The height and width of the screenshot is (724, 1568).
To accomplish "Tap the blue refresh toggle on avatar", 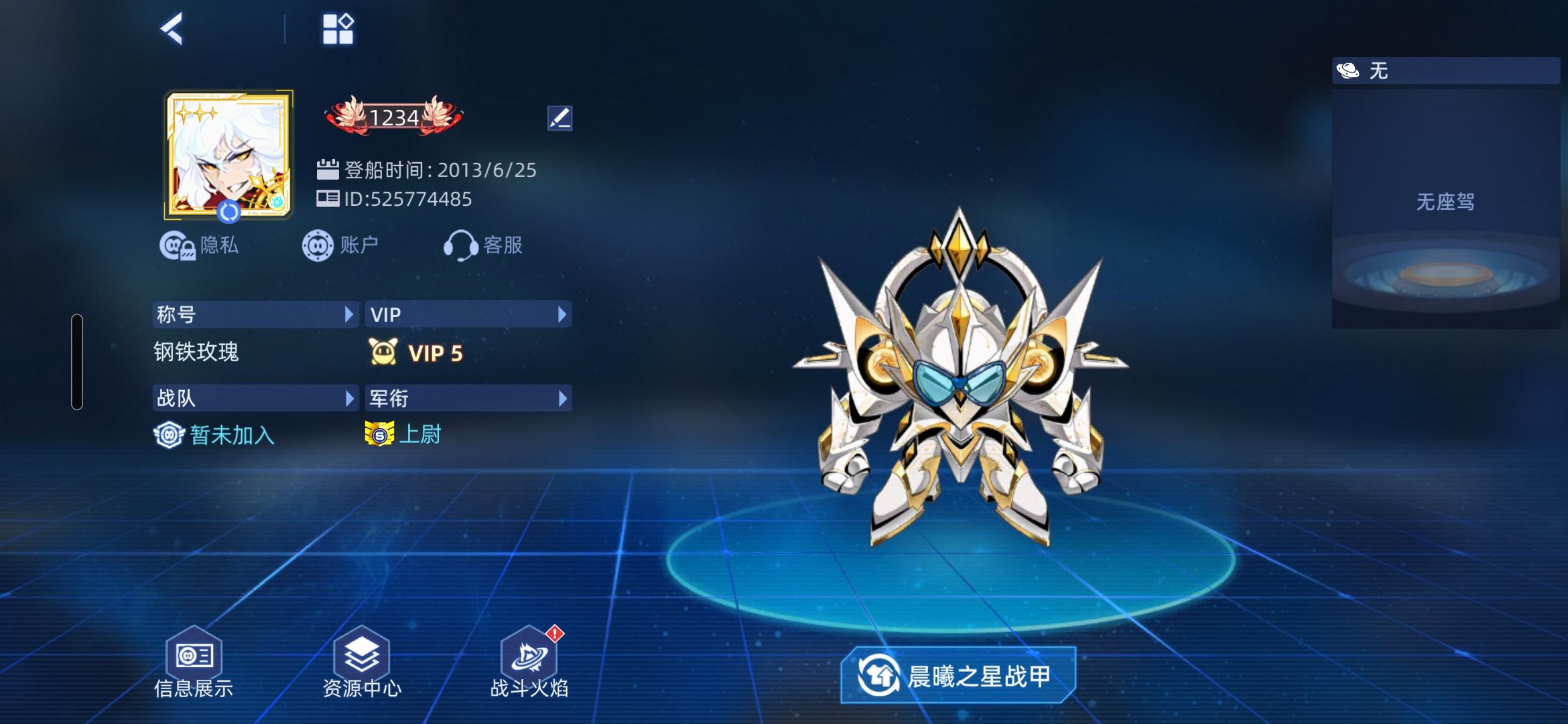I will (228, 211).
